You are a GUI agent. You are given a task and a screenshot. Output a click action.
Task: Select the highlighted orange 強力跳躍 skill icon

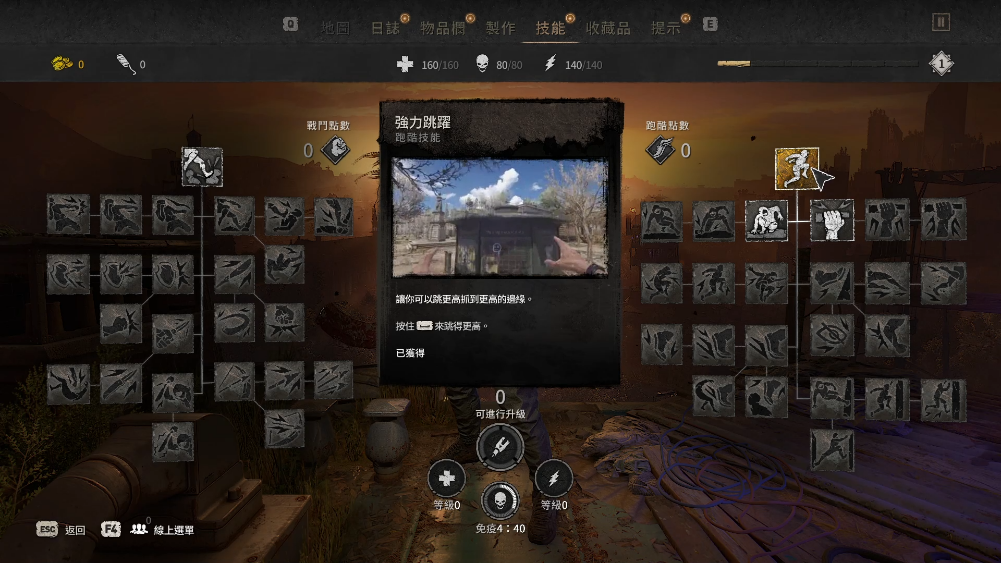[x=797, y=168]
